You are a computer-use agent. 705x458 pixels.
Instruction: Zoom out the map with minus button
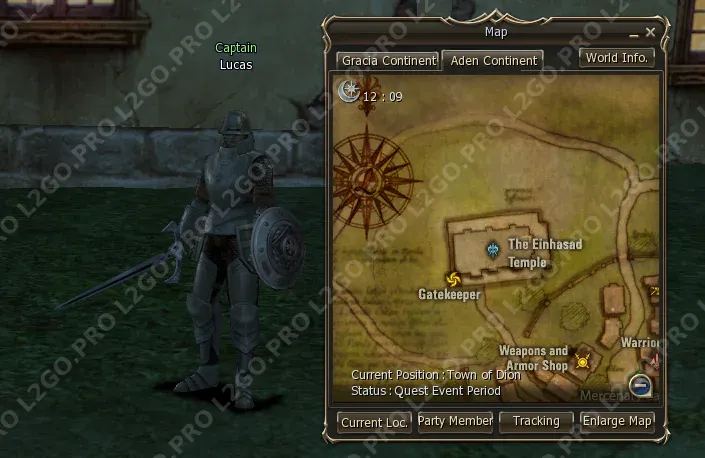641,386
